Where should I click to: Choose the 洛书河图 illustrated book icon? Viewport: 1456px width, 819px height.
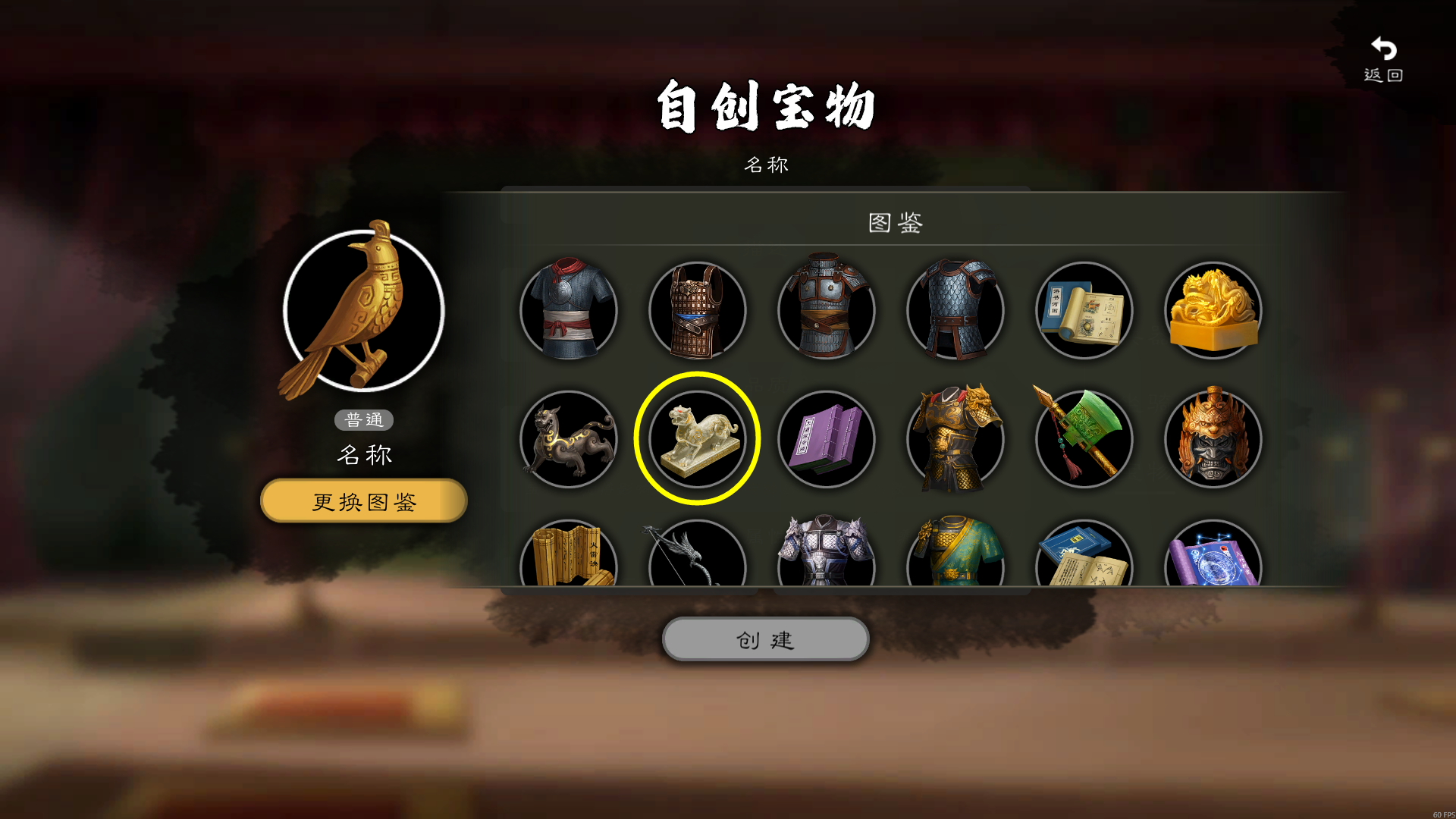tap(1083, 309)
